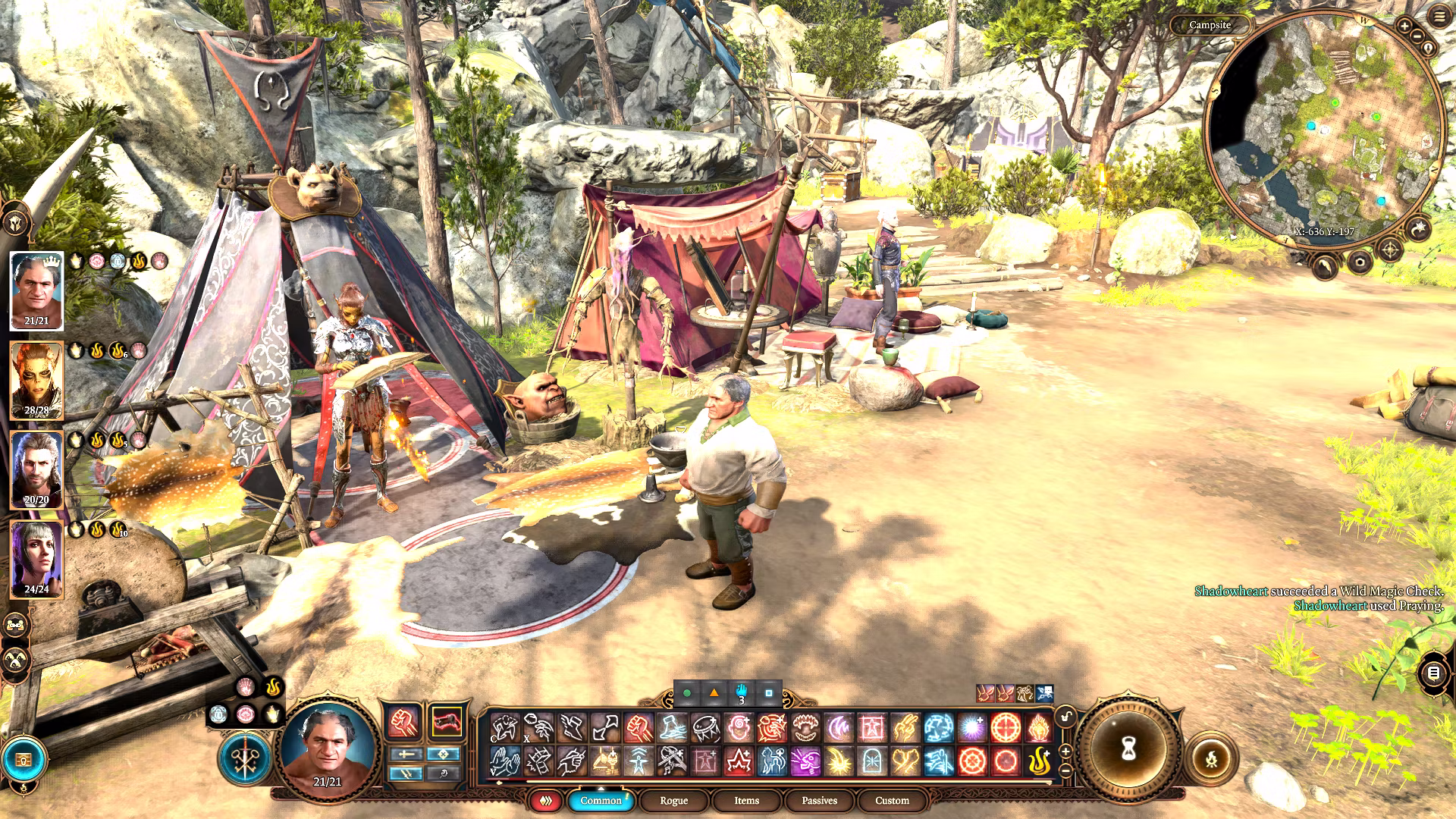Switch to the Rogue hotbar tab
1456x819 pixels.
pos(673,800)
